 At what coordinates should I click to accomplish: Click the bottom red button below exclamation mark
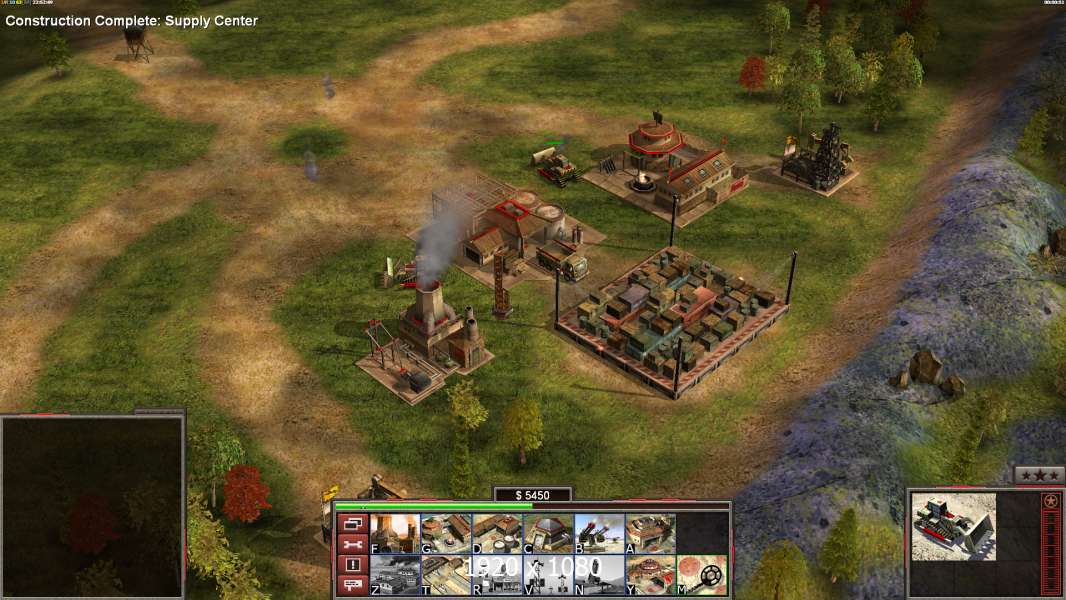tap(352, 585)
